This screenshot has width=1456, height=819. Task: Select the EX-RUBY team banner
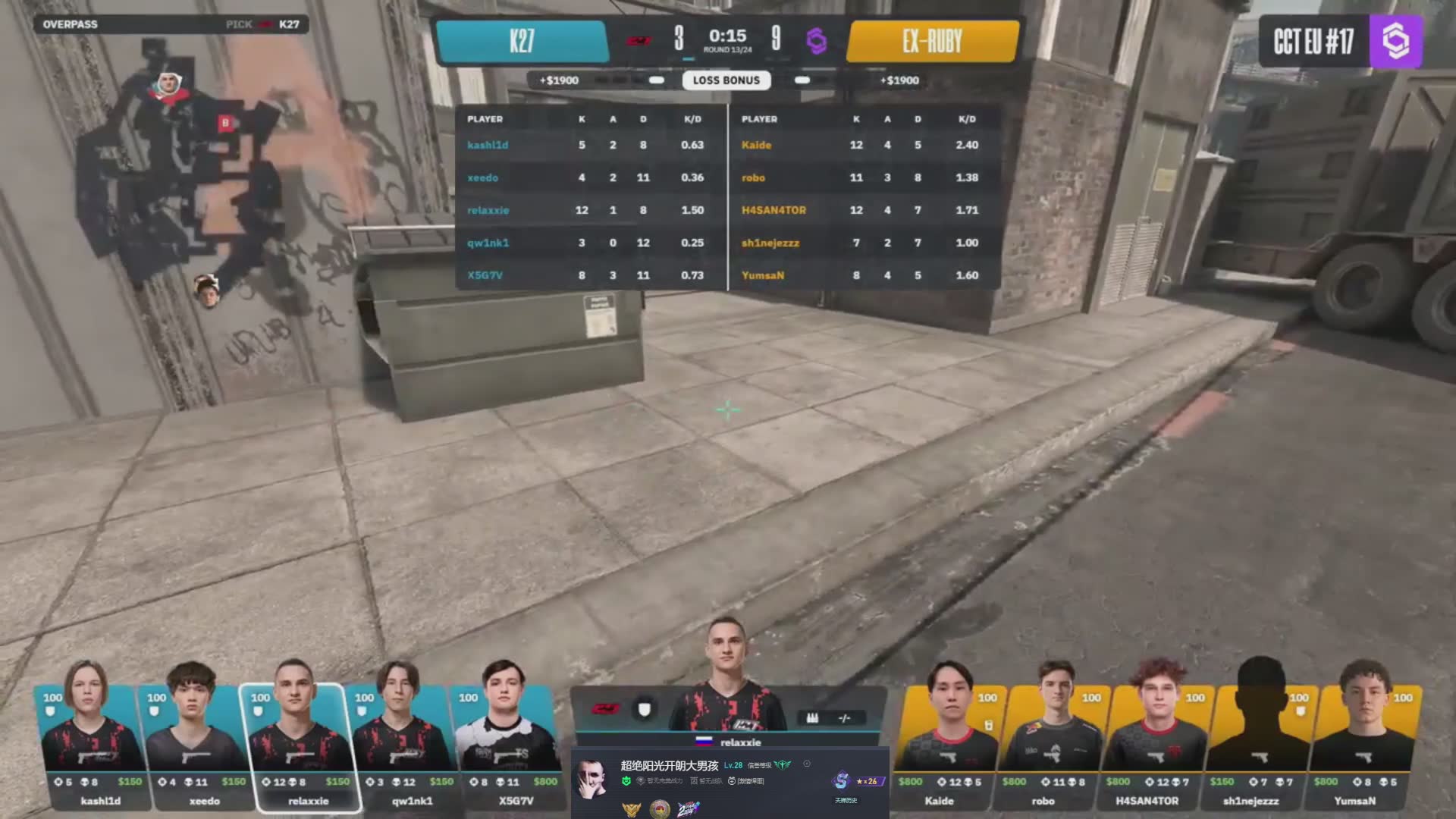932,41
